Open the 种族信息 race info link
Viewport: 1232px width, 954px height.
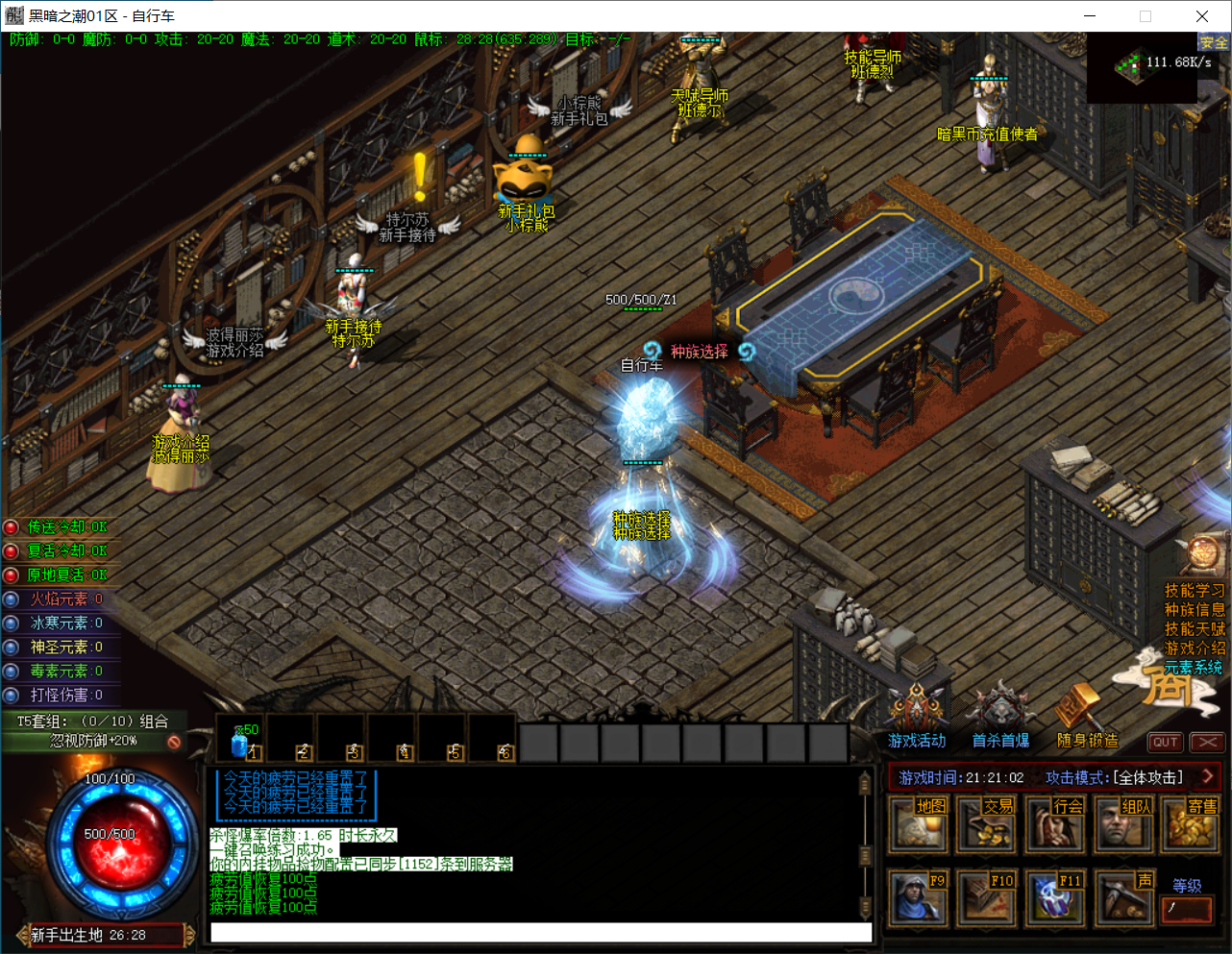tap(1195, 610)
